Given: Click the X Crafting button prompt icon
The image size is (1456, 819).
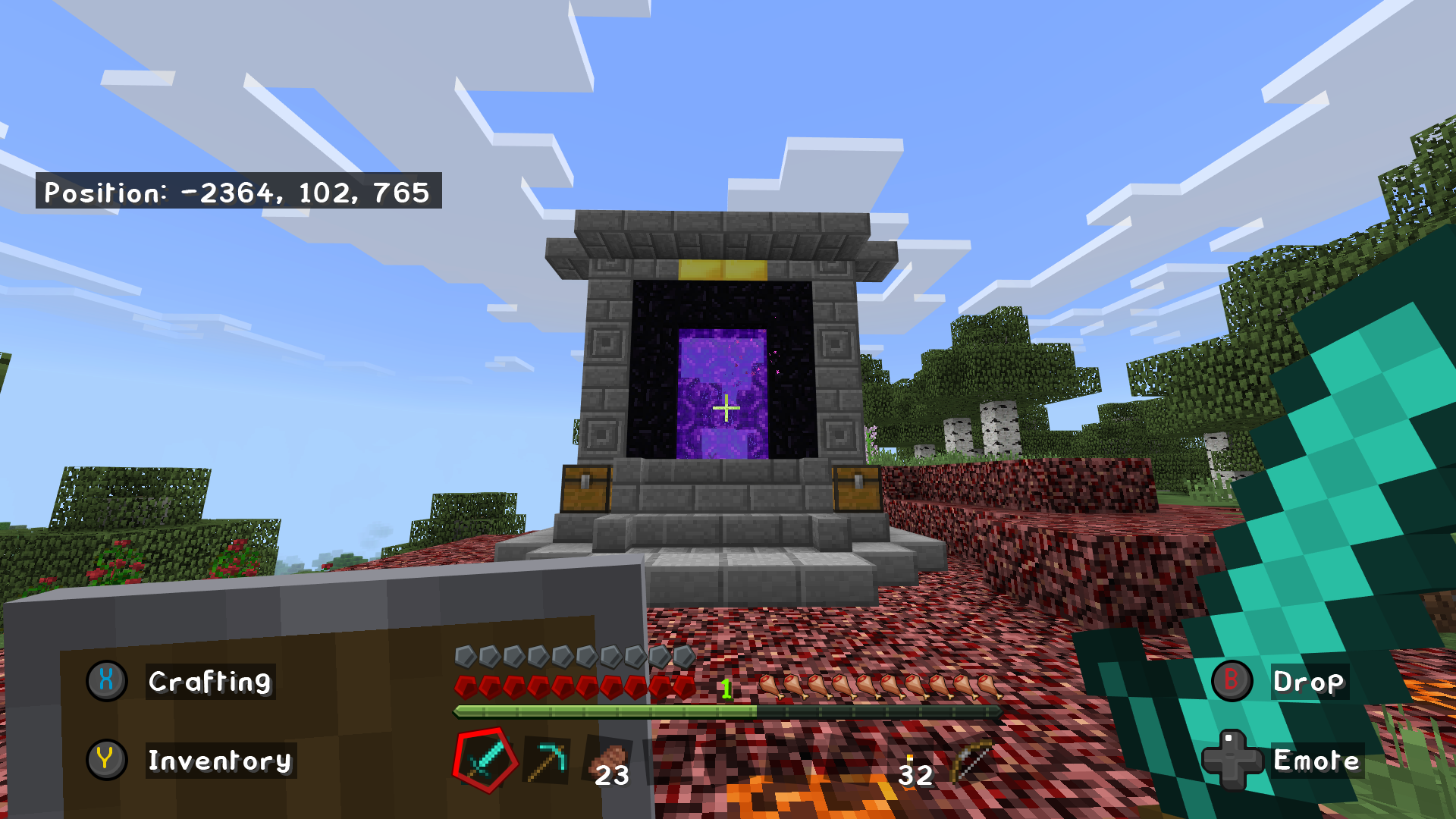Looking at the screenshot, I should click(x=105, y=681).
